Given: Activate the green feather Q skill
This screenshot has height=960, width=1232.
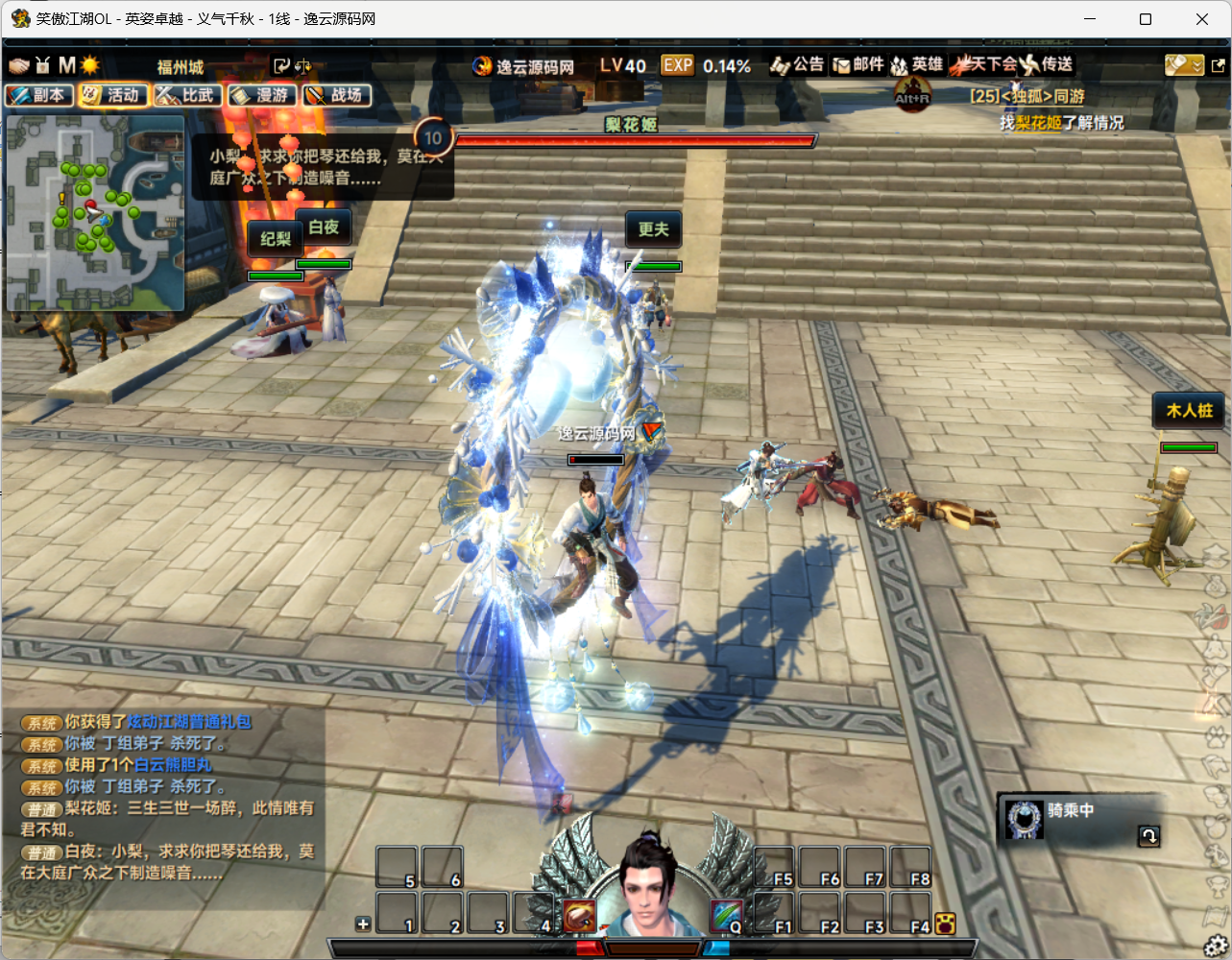Looking at the screenshot, I should (727, 917).
